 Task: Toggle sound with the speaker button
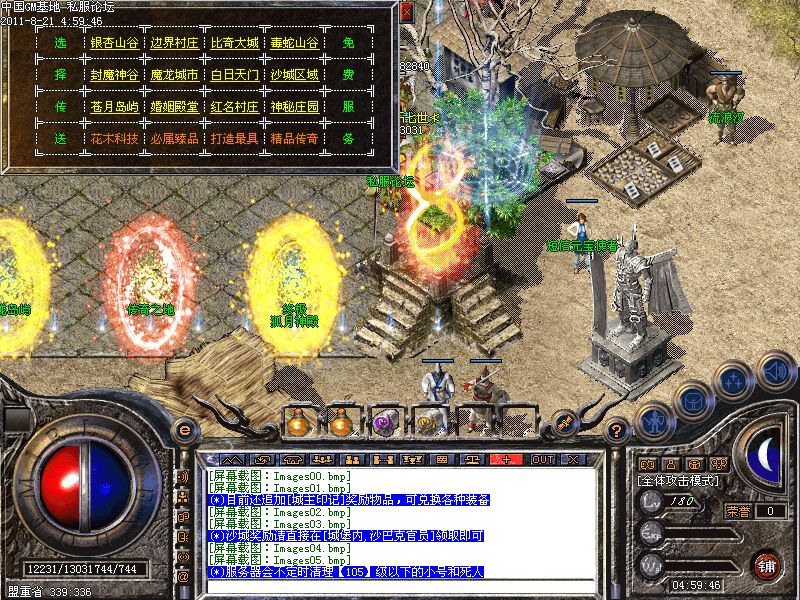coord(774,373)
